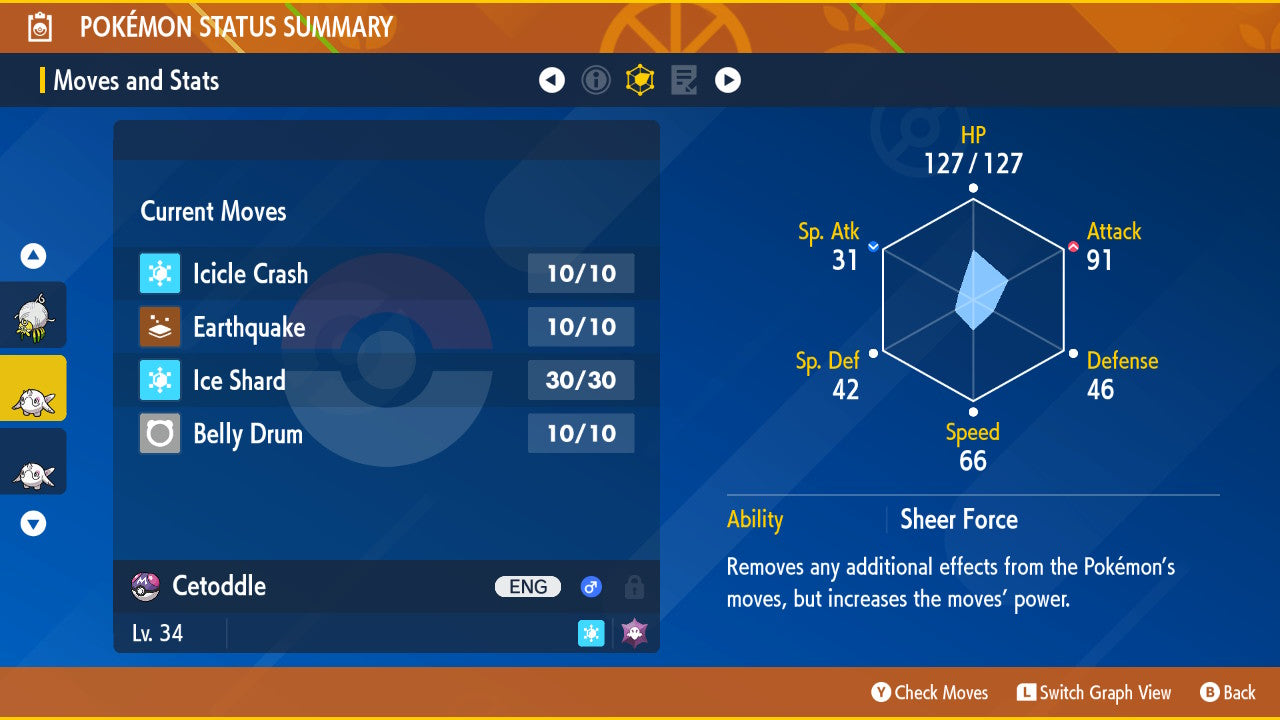Go to the previous summary page arrow
This screenshot has width=1280, height=720.
pos(552,80)
